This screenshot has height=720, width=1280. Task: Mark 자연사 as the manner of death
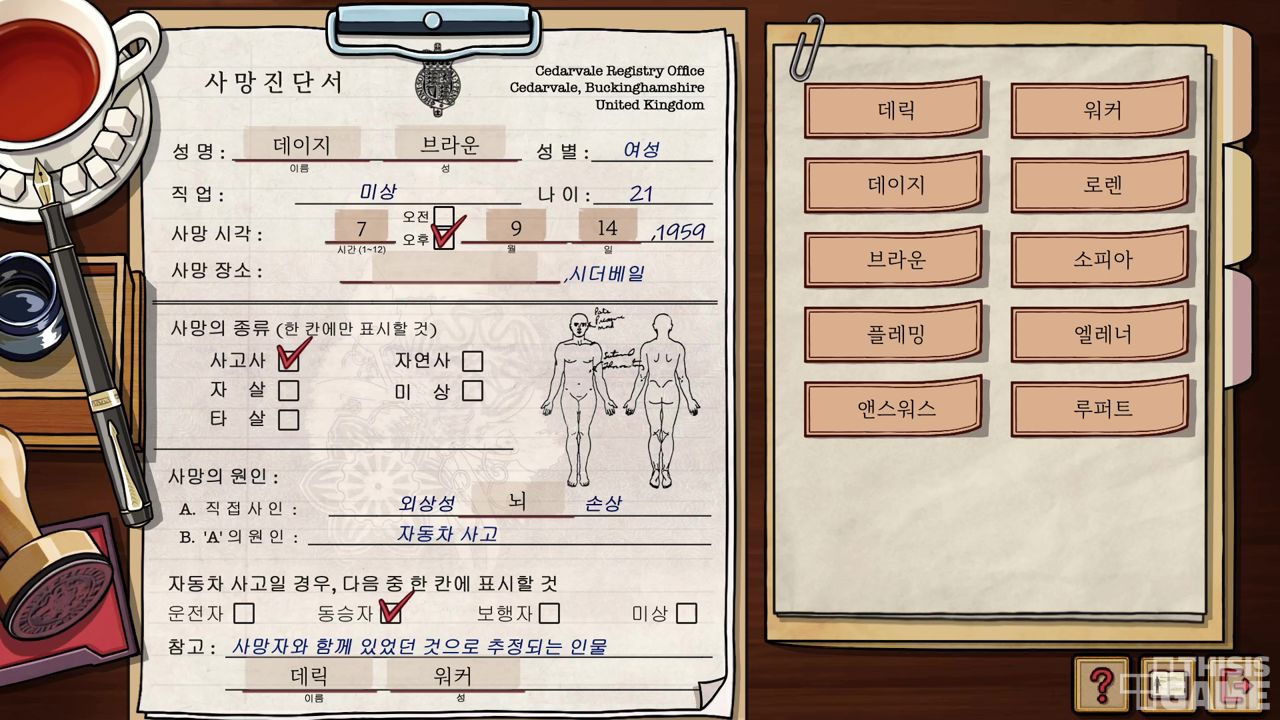(x=472, y=361)
